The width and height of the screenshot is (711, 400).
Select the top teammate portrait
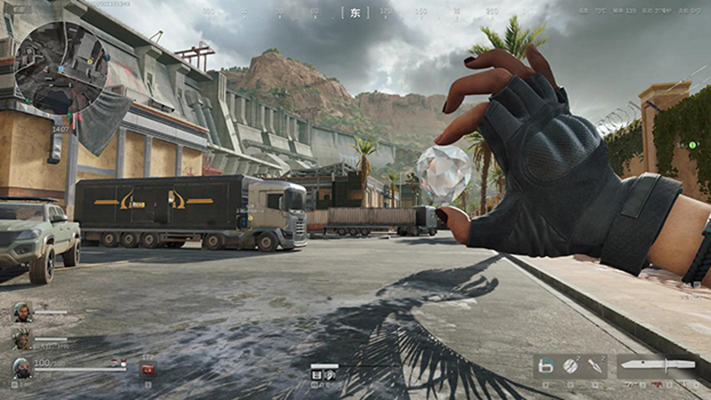21,313
